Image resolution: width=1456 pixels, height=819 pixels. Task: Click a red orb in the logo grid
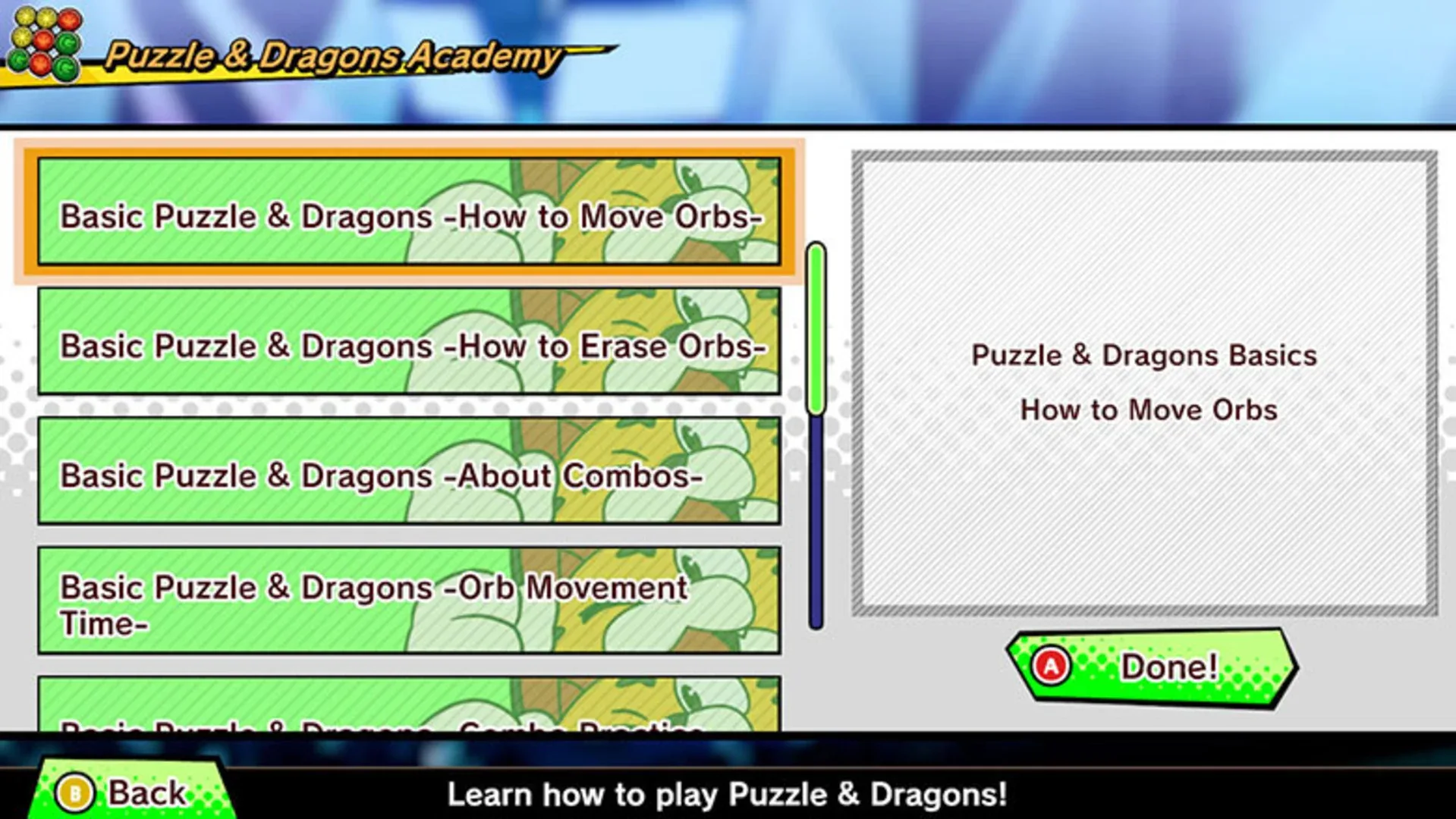click(69, 18)
